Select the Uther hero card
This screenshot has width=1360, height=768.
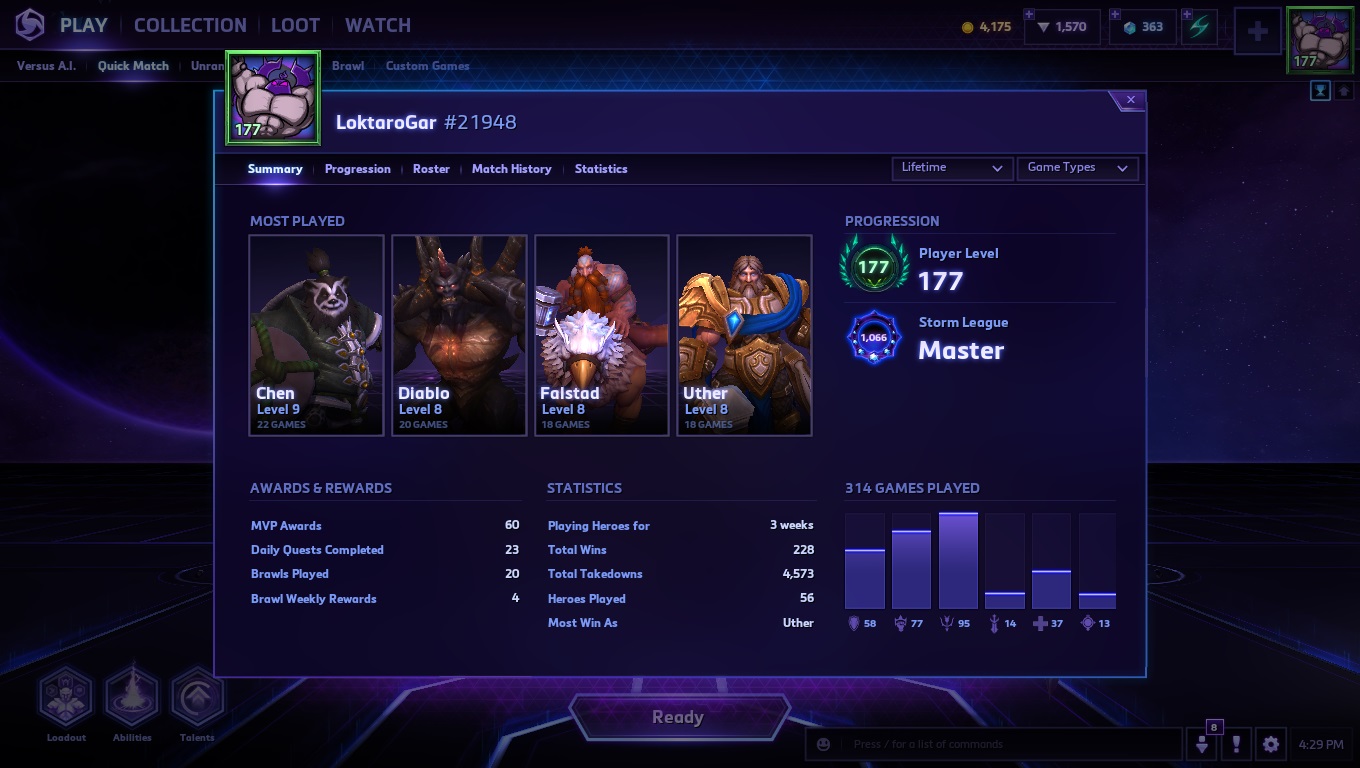744,335
